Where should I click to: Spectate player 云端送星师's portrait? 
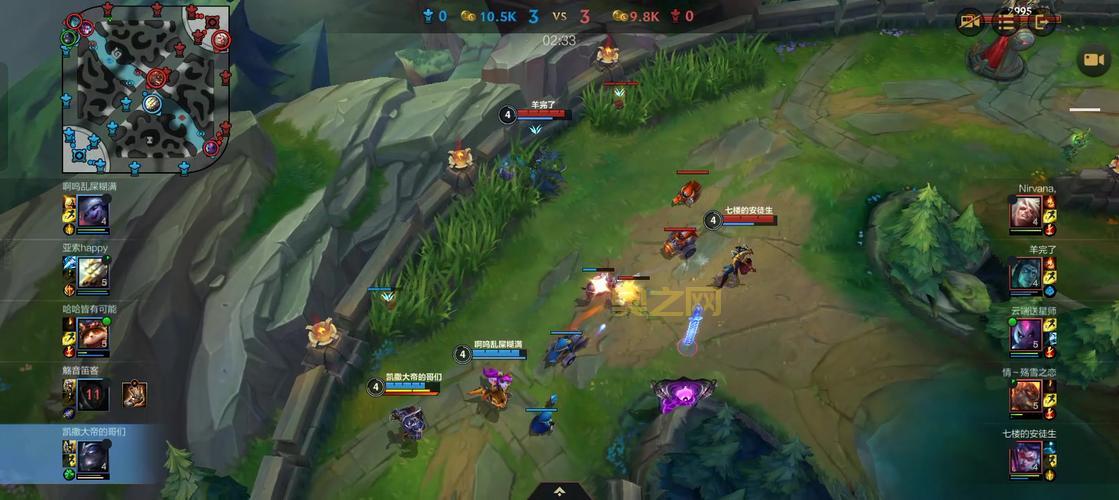coord(1025,334)
